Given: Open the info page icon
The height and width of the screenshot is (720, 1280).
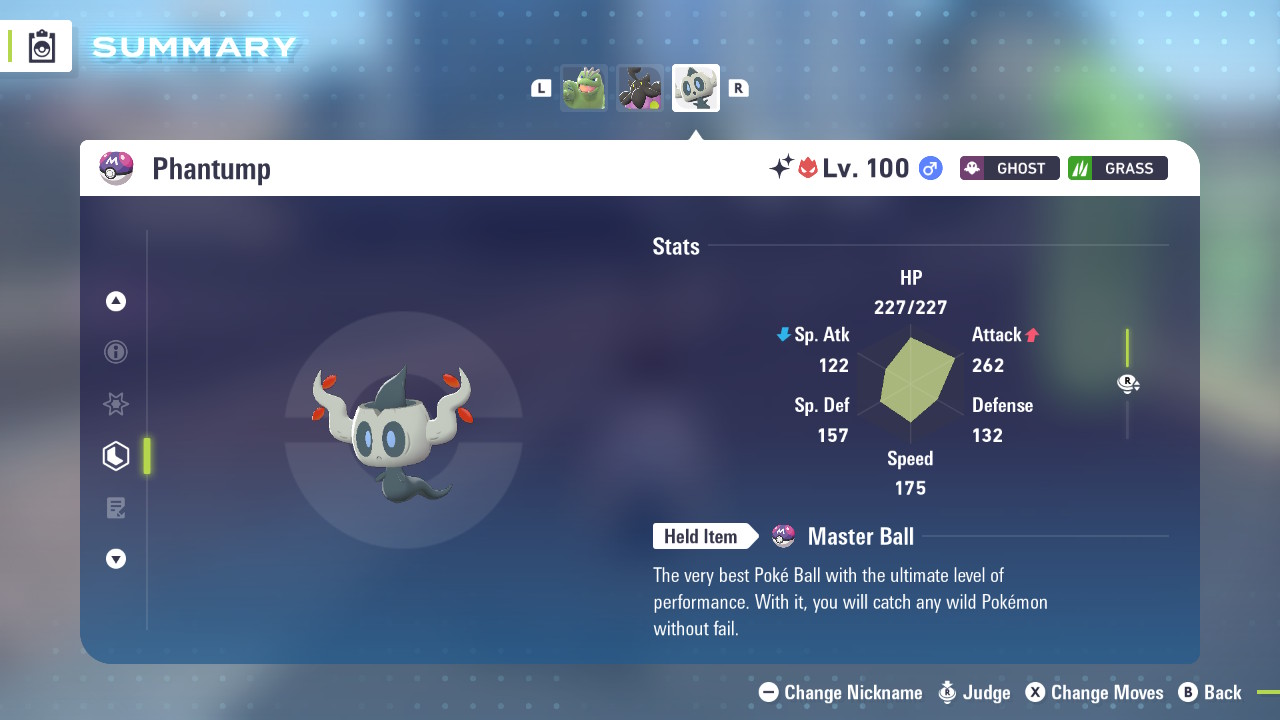Looking at the screenshot, I should pos(116,352).
